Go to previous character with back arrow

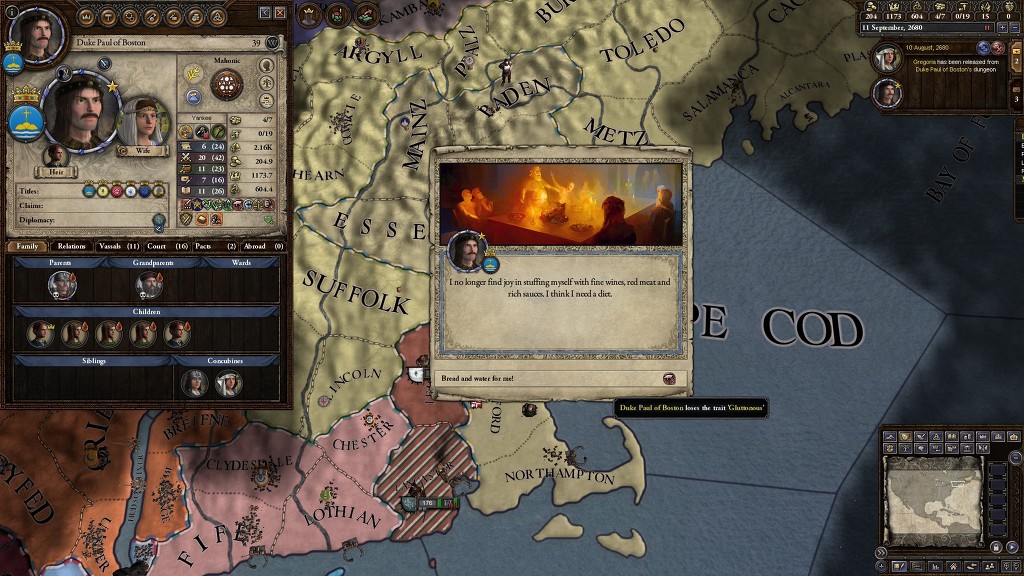click(x=265, y=12)
